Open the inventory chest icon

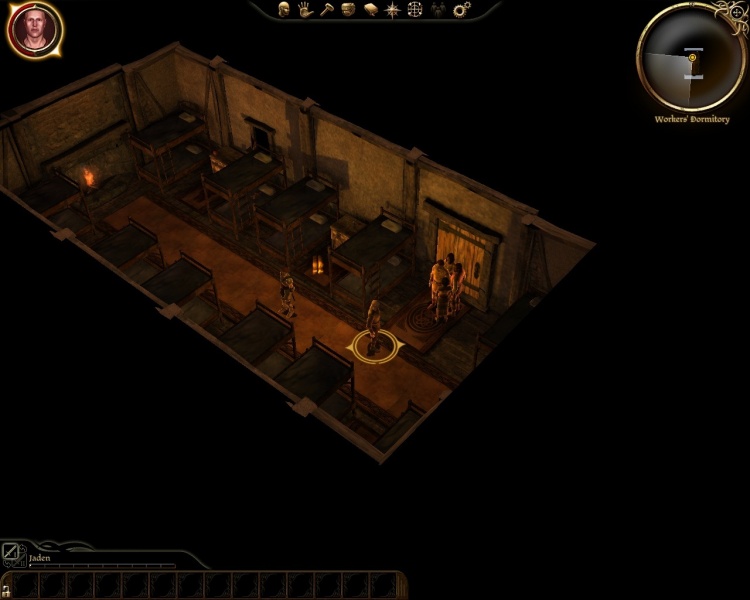click(347, 9)
